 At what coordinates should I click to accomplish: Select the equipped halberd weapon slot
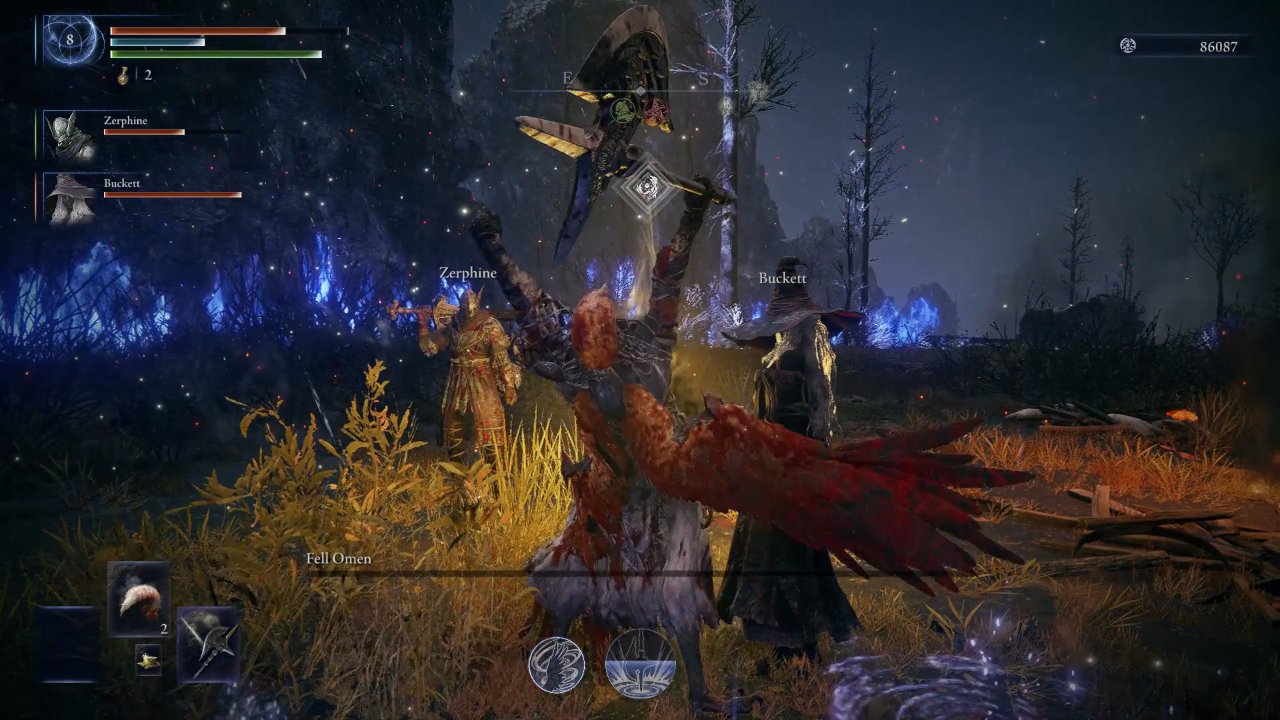[x=209, y=643]
